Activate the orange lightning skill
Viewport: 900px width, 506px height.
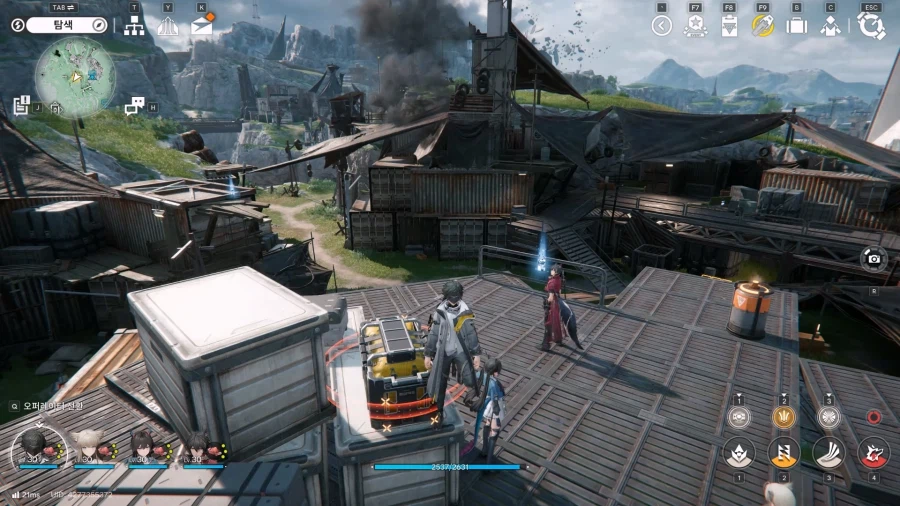pos(783,452)
